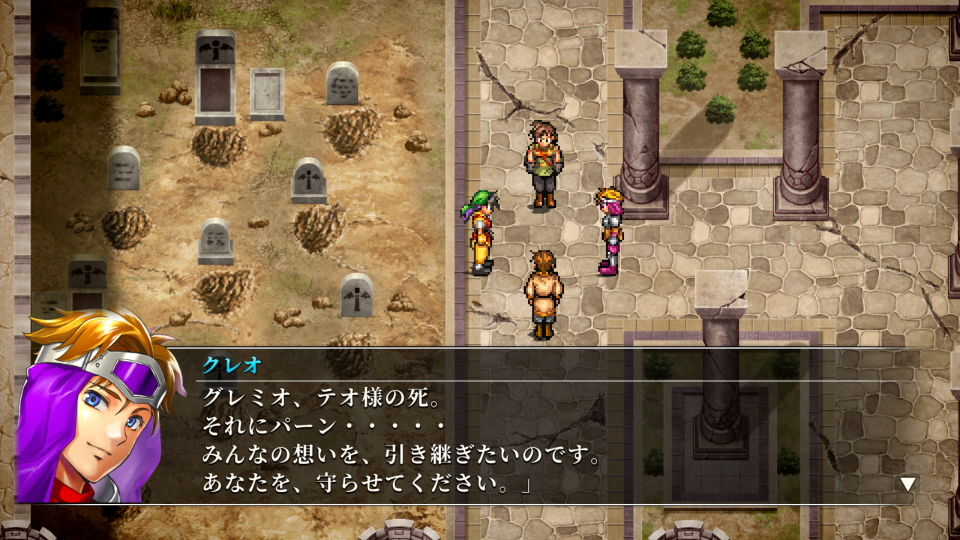The height and width of the screenshot is (540, 960).
Task: Advance dialogue with the white down arrow
Action: [907, 484]
